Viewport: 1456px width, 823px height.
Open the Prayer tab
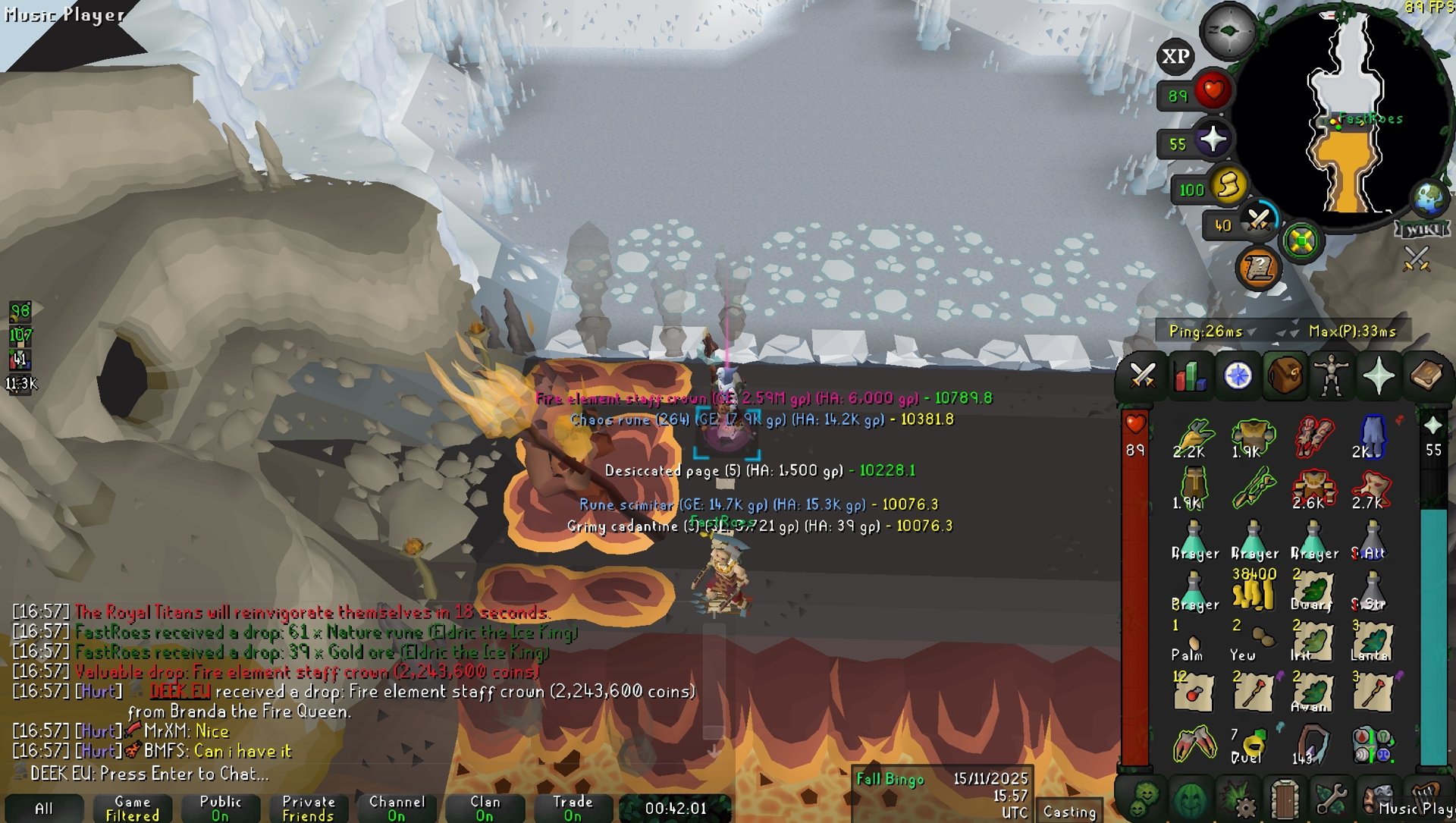pos(1379,375)
